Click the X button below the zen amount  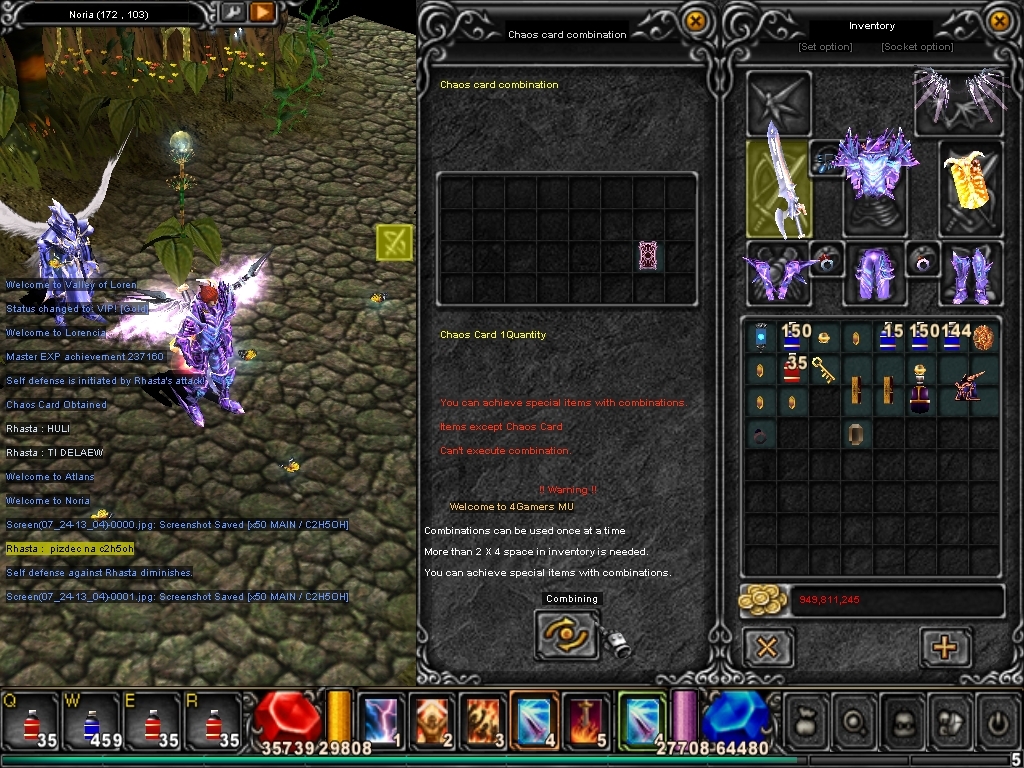click(767, 648)
